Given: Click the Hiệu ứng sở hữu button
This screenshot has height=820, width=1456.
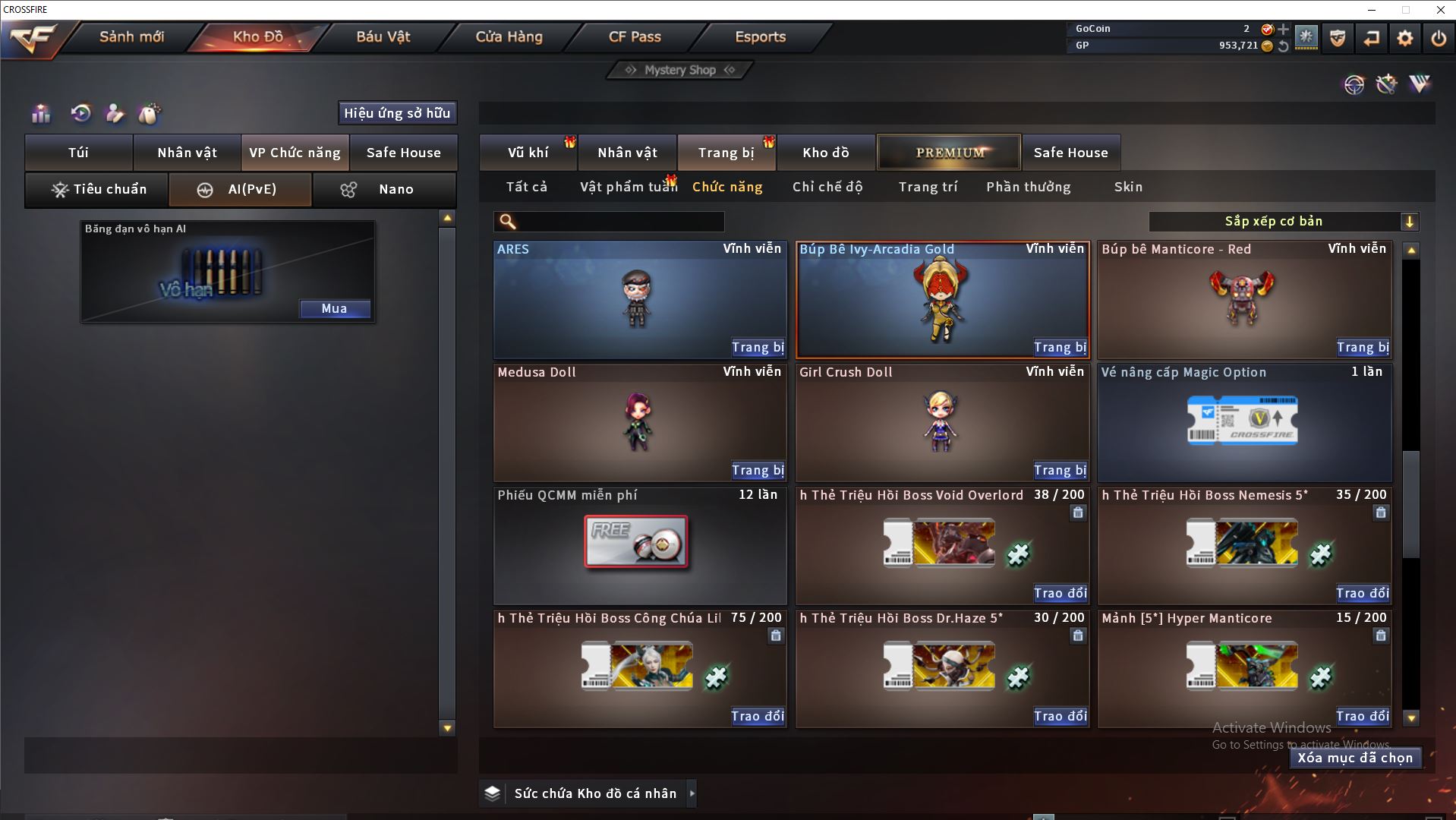Looking at the screenshot, I should pyautogui.click(x=397, y=113).
